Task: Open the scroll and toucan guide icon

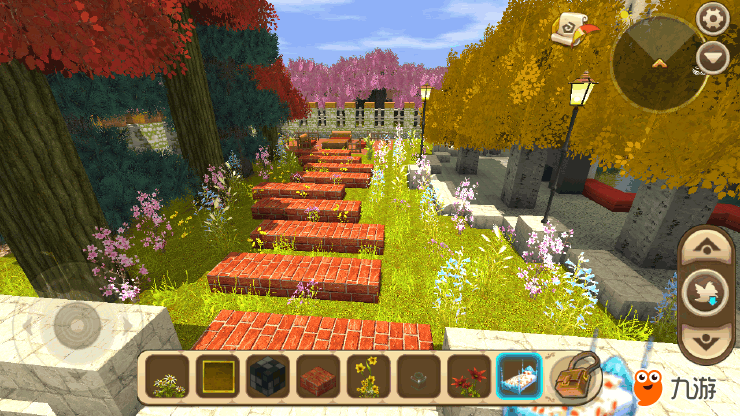Action: click(x=573, y=28)
